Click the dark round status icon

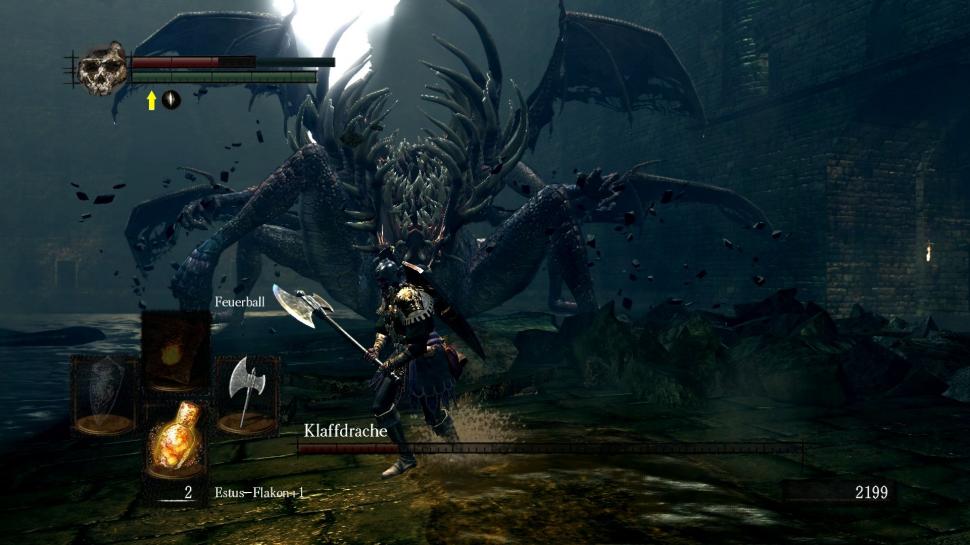tap(171, 100)
